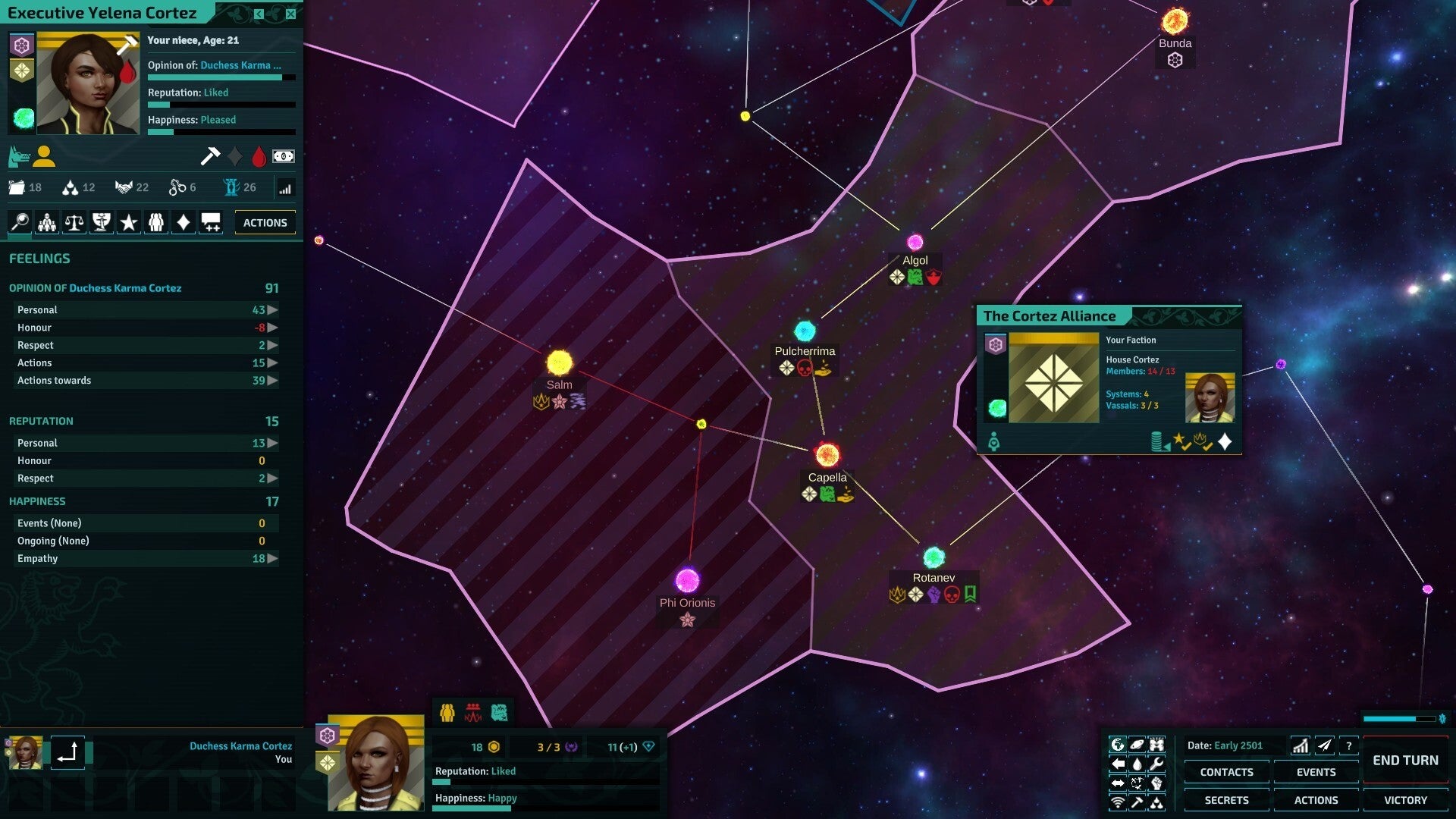This screenshot has width=1456, height=819.
Task: Go back using the panel's left arrow
Action: tap(259, 14)
